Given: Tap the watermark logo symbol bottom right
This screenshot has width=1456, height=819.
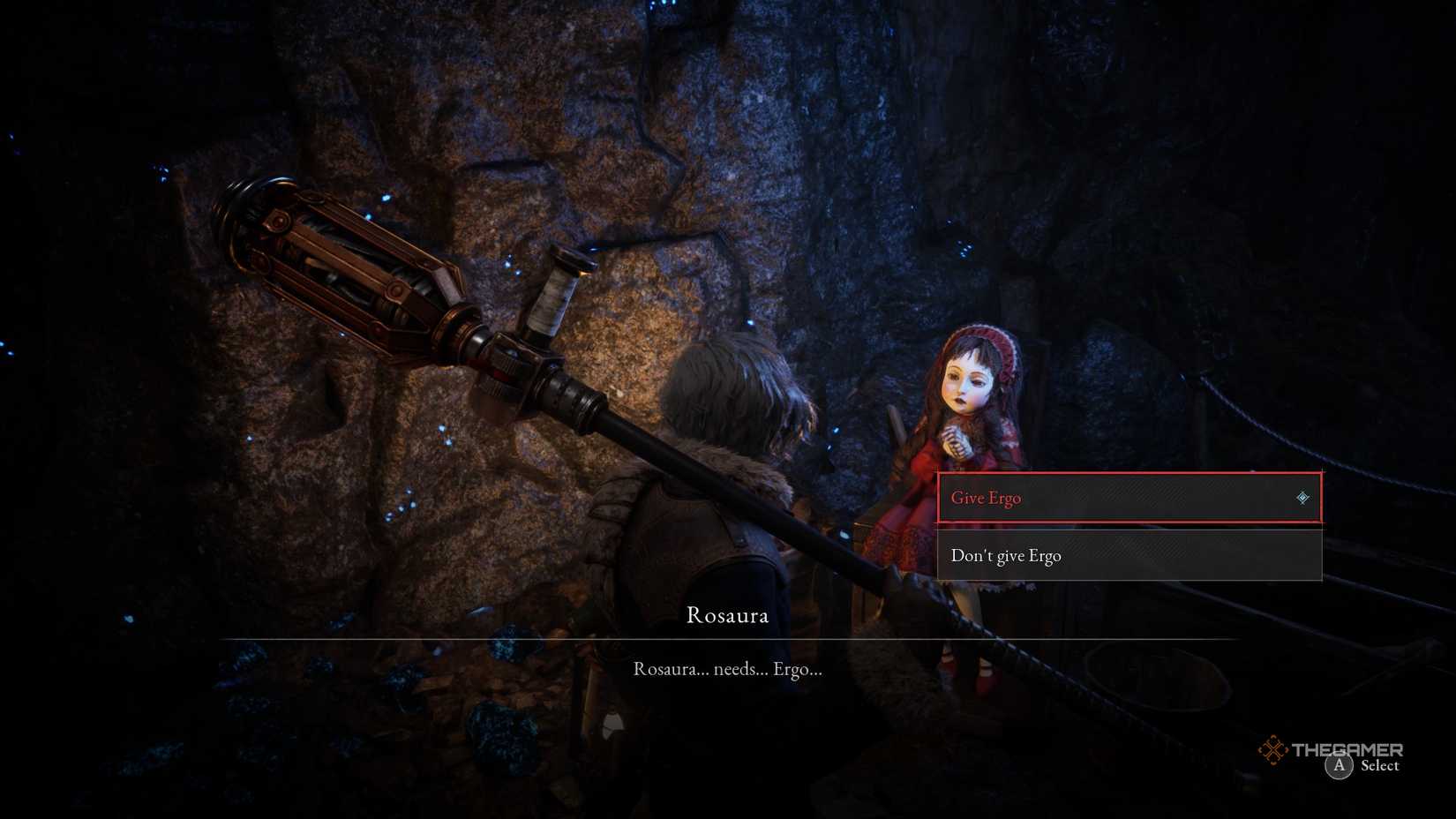Looking at the screenshot, I should tap(1274, 751).
